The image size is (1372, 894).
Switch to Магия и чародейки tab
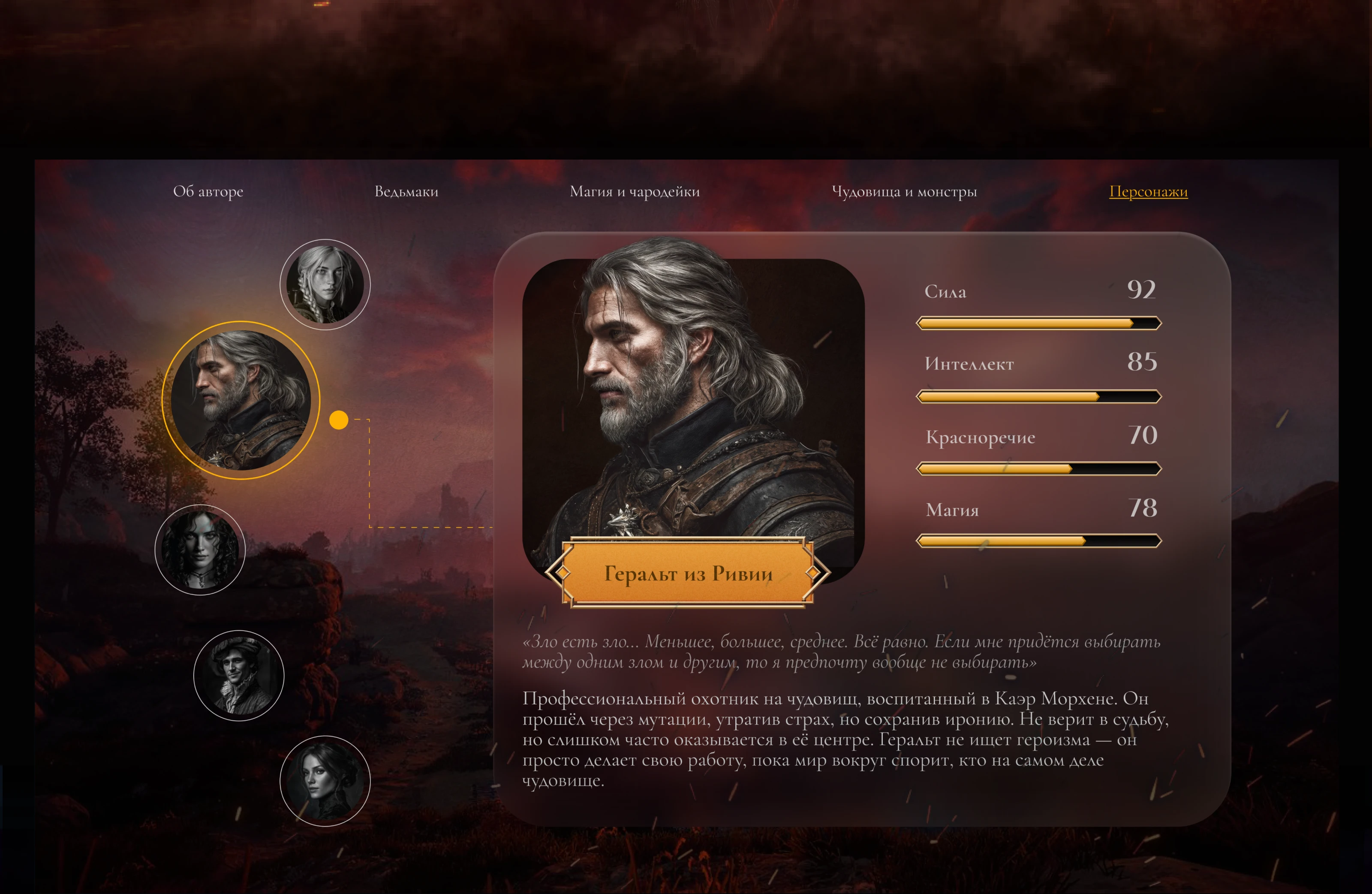634,192
